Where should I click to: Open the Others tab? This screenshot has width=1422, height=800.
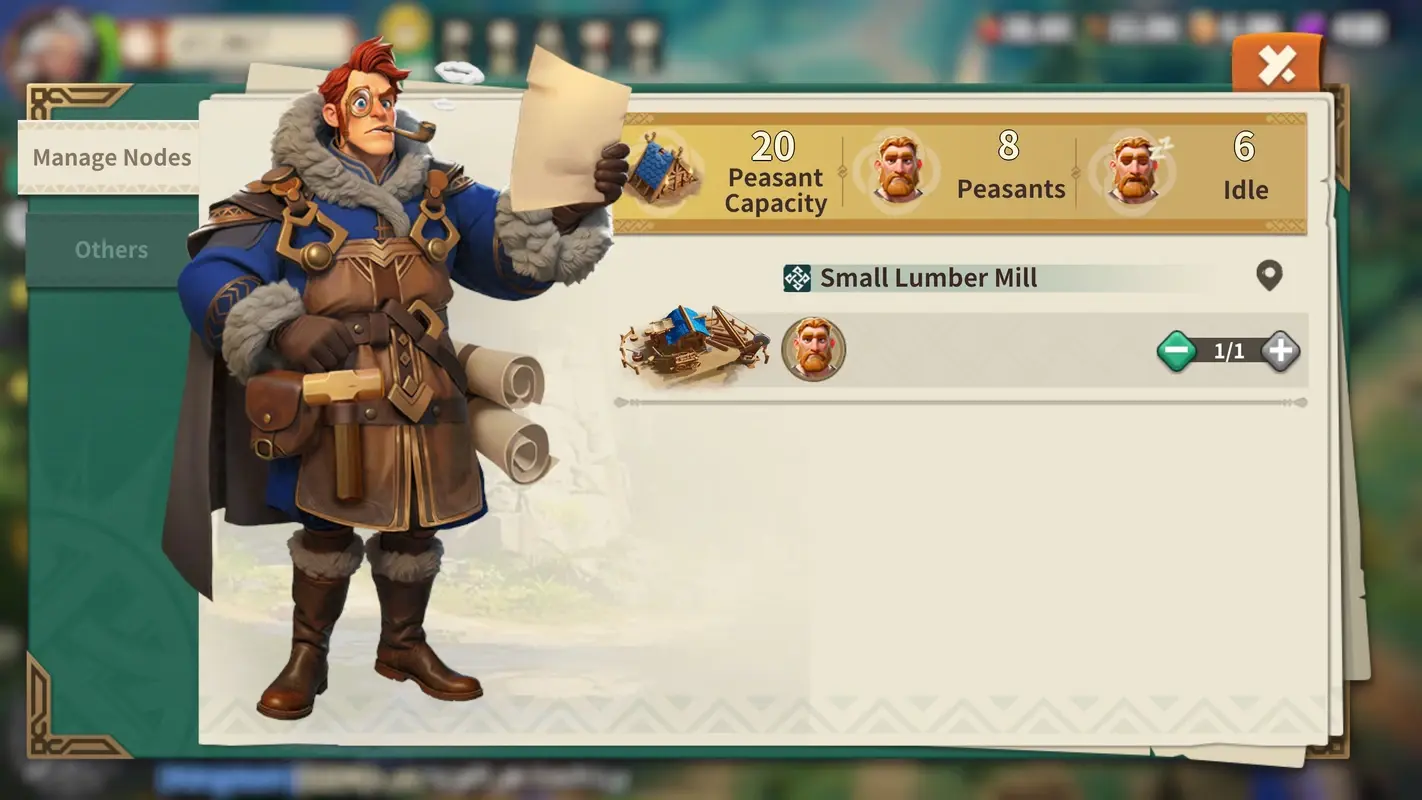pyautogui.click(x=111, y=249)
